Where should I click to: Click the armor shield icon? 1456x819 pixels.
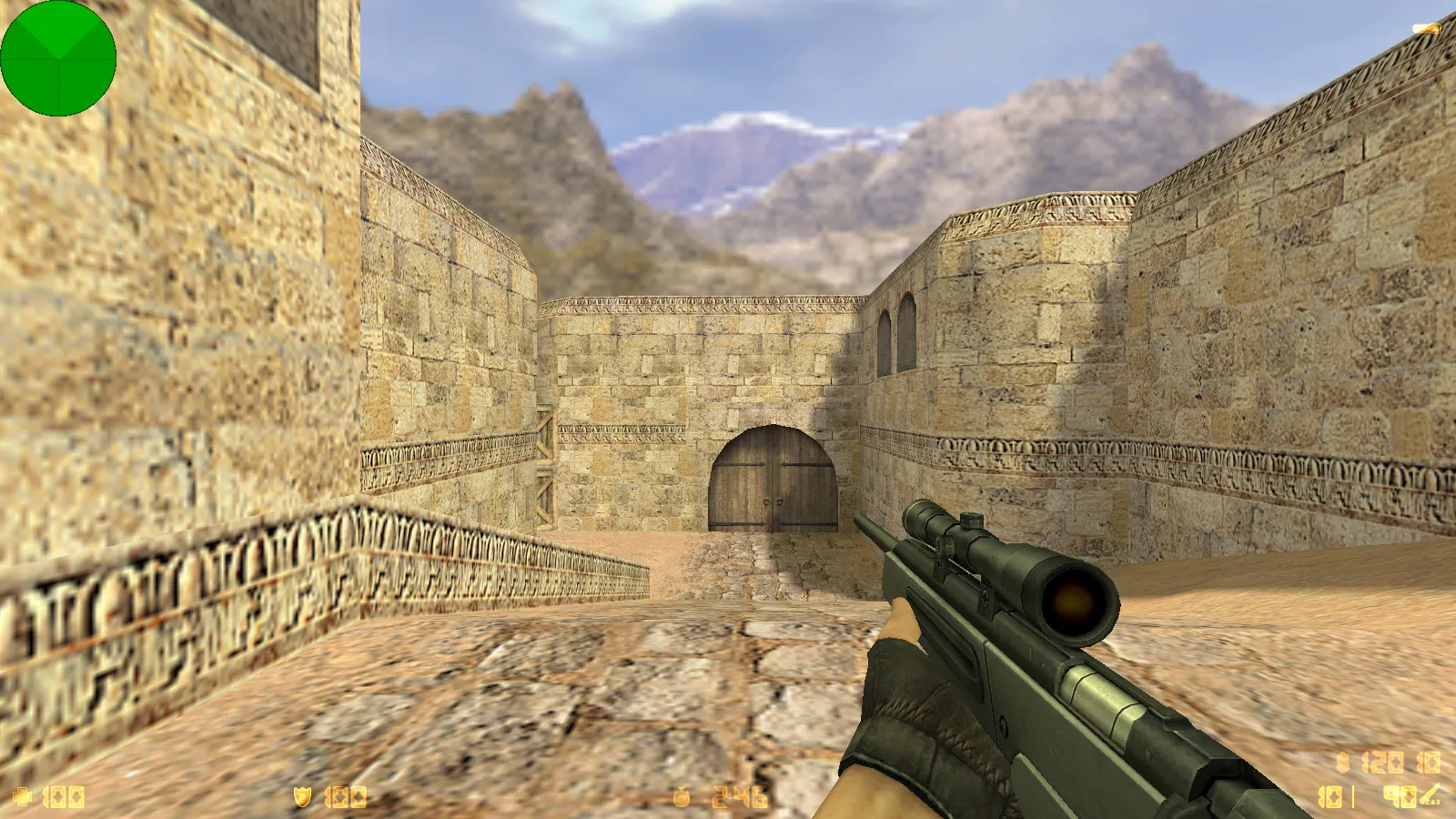302,795
